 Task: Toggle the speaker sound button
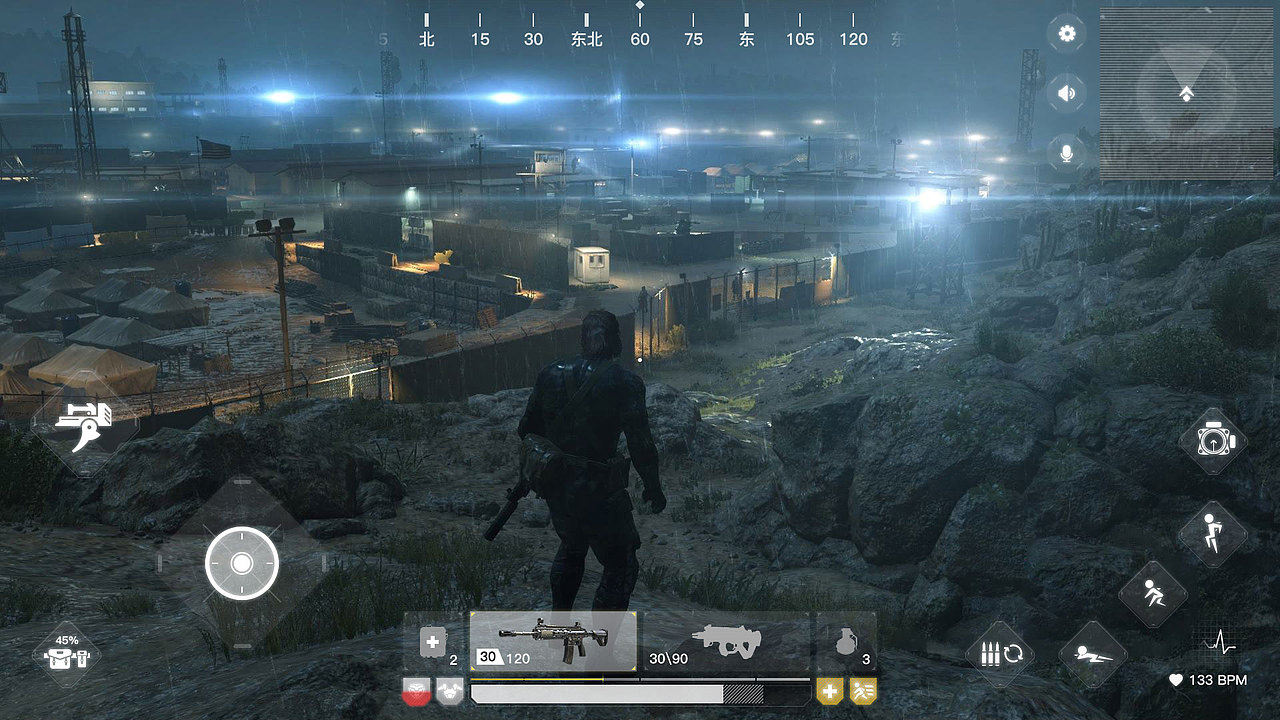click(x=1067, y=94)
